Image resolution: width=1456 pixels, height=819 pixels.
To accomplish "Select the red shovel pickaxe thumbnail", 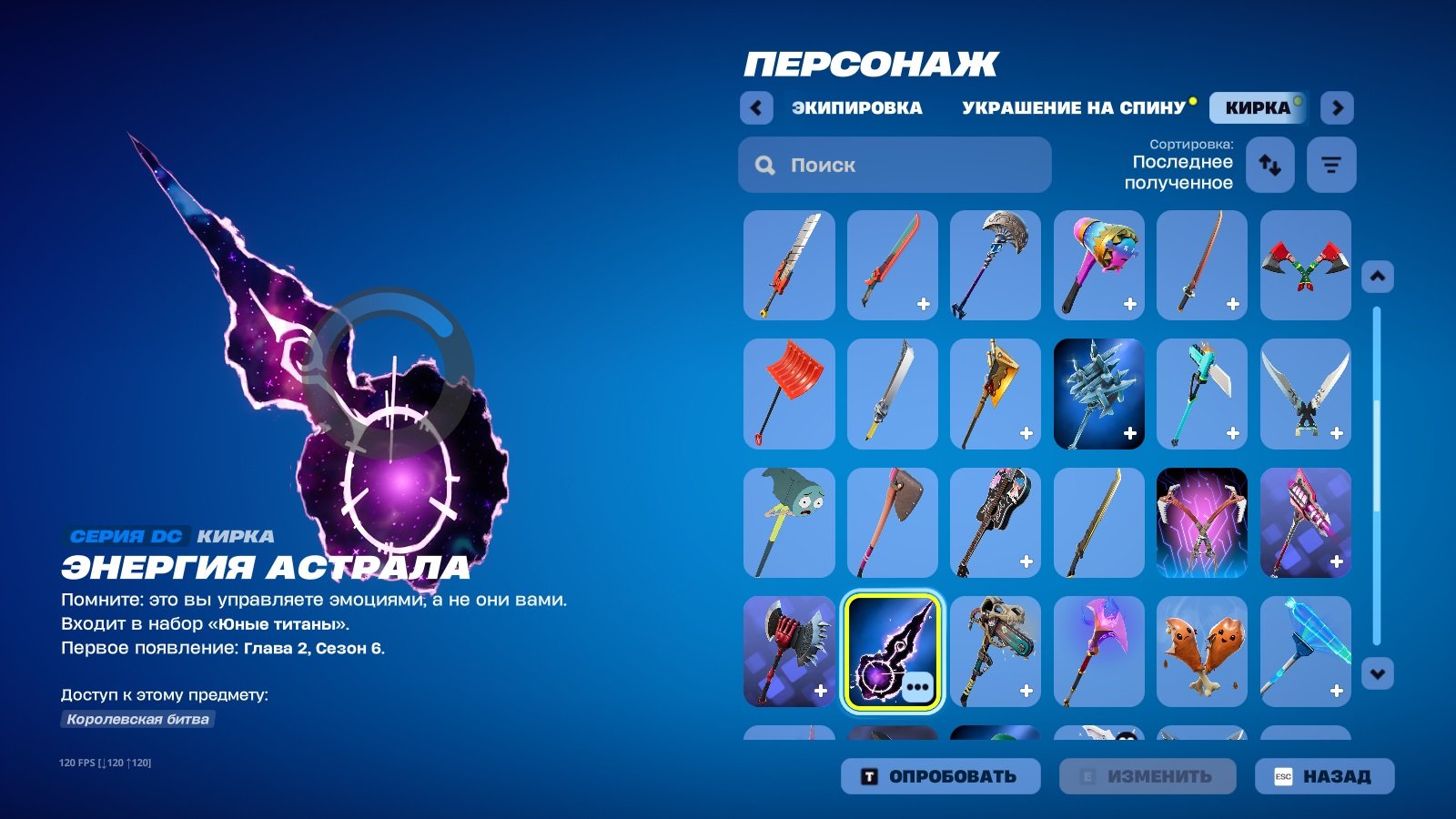I will tap(788, 393).
